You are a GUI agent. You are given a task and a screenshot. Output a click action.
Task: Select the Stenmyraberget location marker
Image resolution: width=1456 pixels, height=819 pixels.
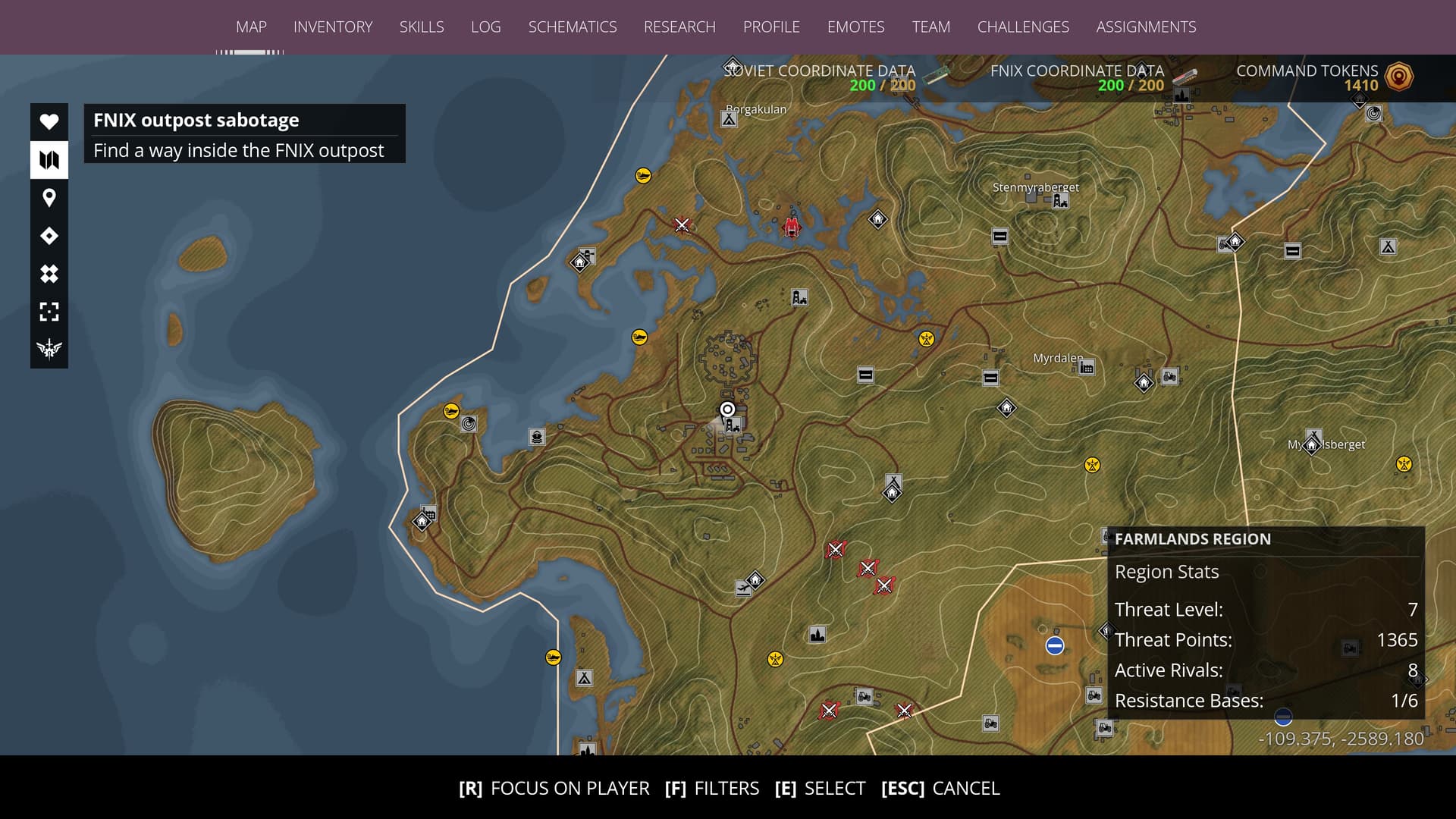pyautogui.click(x=1060, y=201)
